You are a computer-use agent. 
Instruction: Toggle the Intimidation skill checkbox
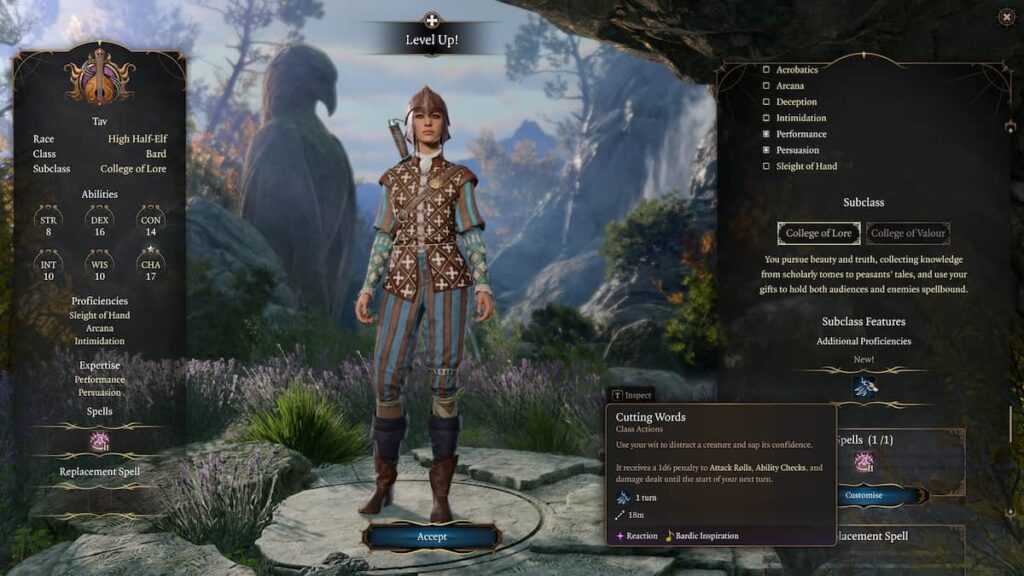(767, 118)
